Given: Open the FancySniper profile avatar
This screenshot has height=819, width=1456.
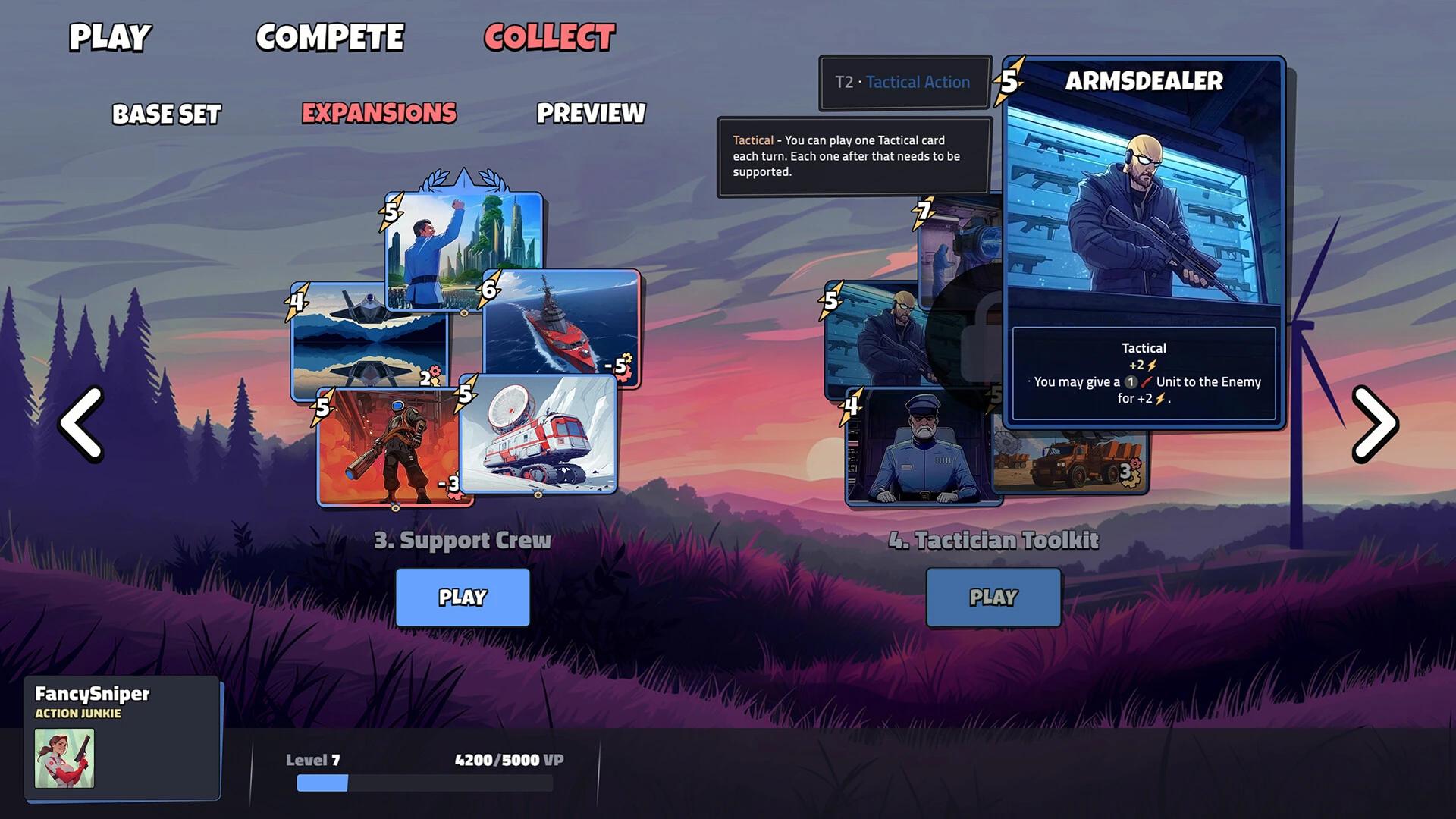Looking at the screenshot, I should 63,761.
